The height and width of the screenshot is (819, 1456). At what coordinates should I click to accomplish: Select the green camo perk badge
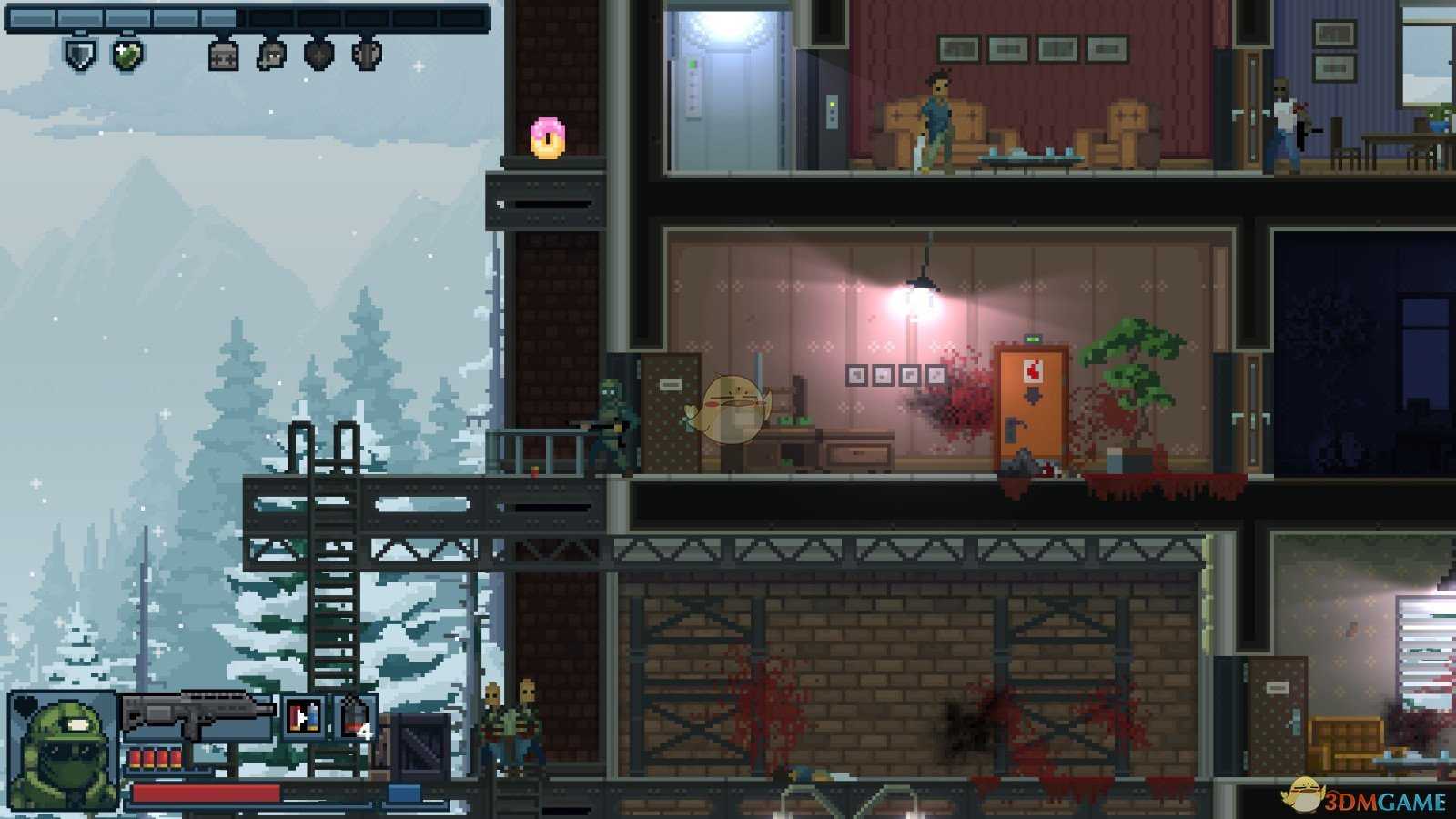click(x=128, y=55)
